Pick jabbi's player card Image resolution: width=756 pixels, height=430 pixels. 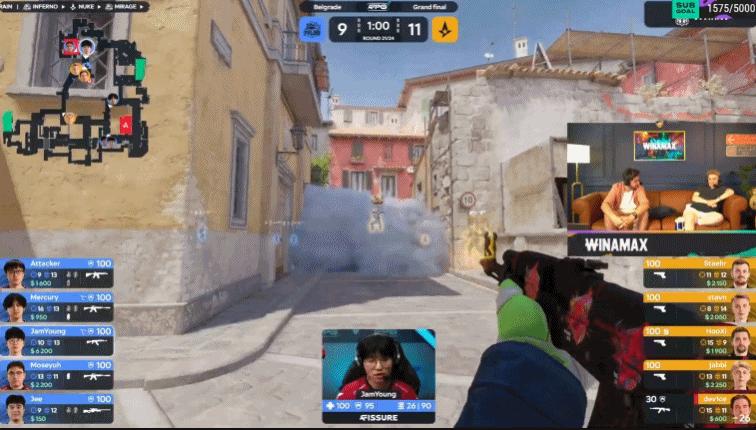[x=698, y=374]
